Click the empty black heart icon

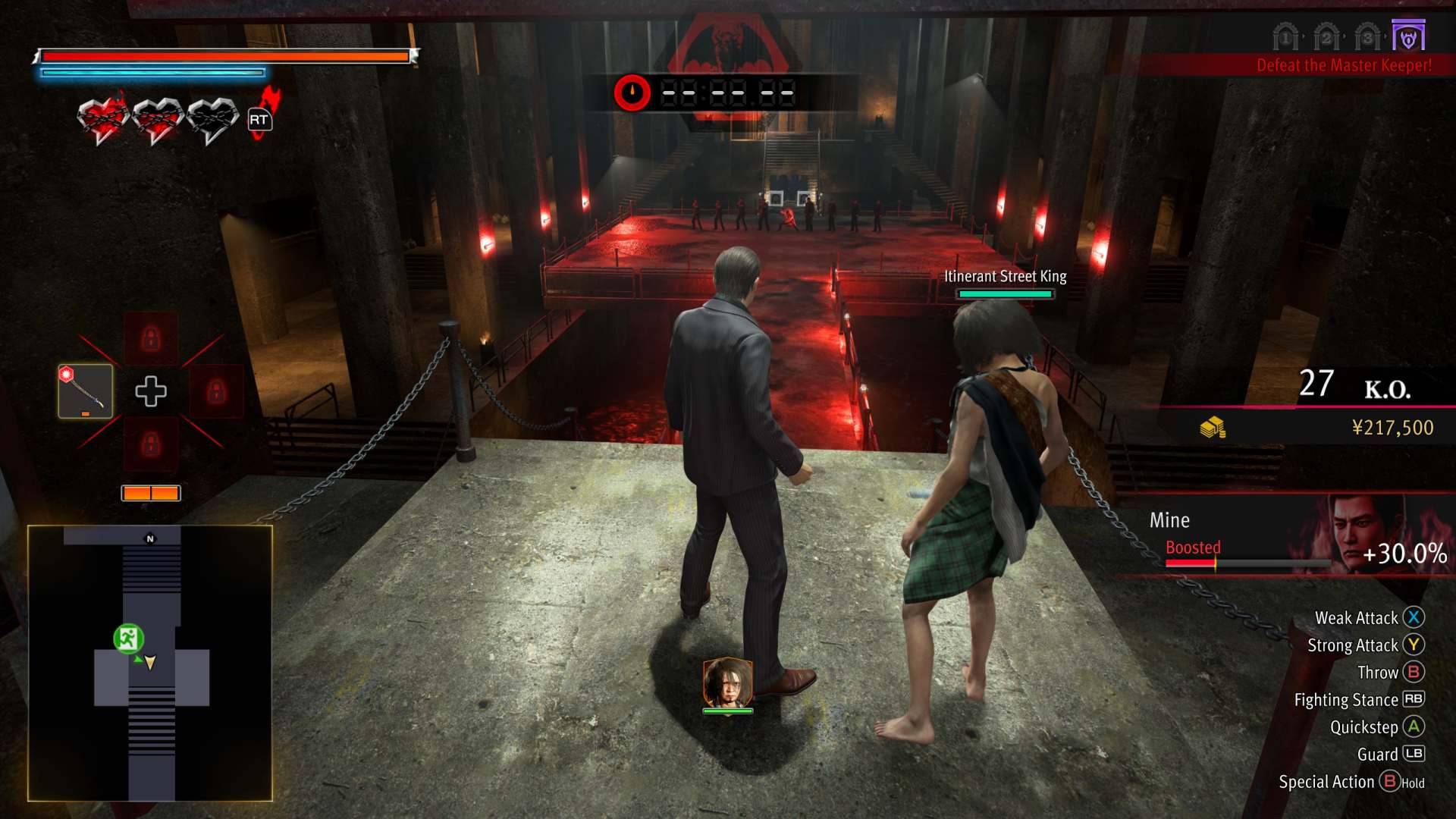212,120
